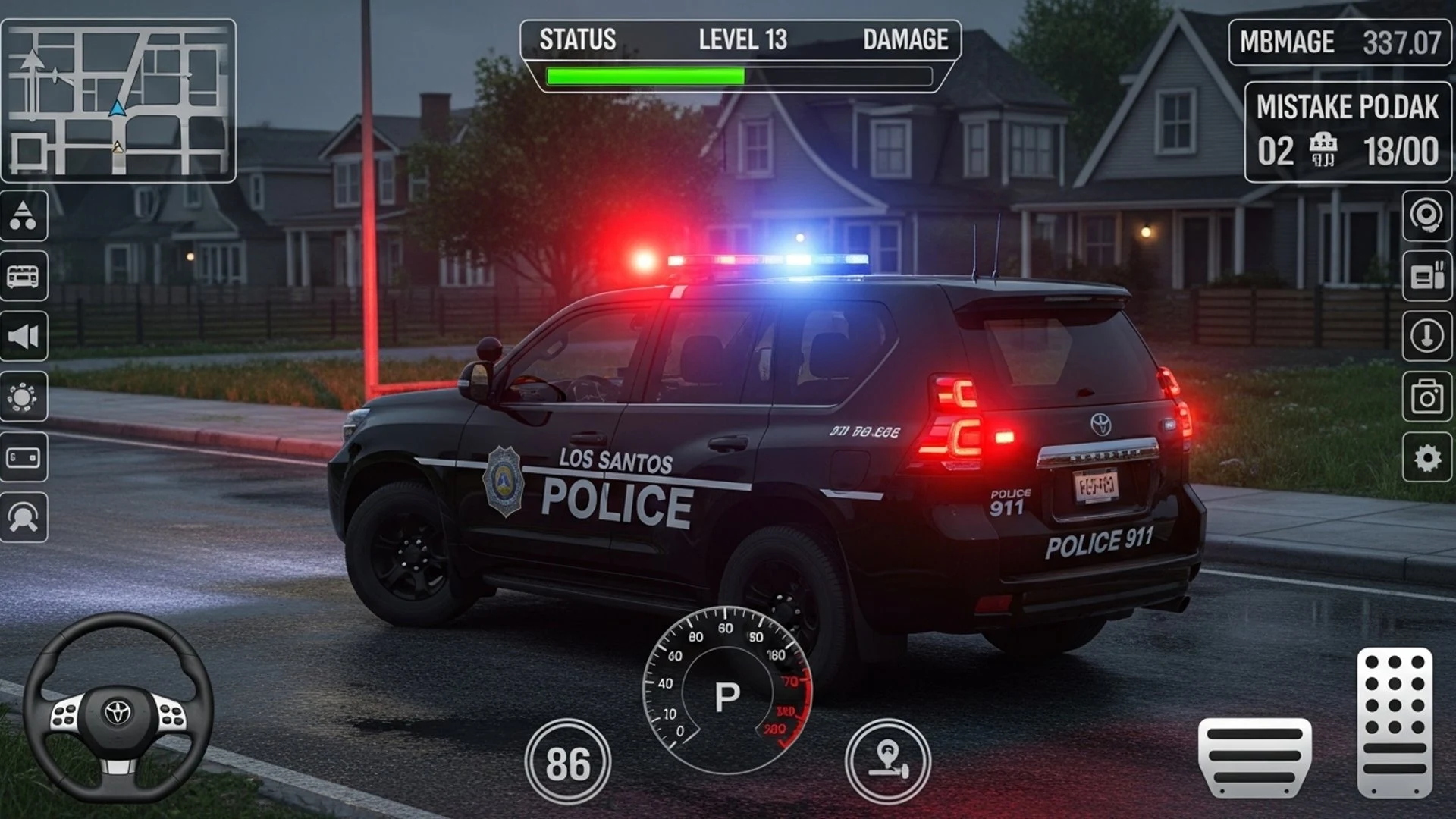Viewport: 1456px width, 819px height.
Task: Tap the concentric ring target icon
Action: (x=1426, y=216)
